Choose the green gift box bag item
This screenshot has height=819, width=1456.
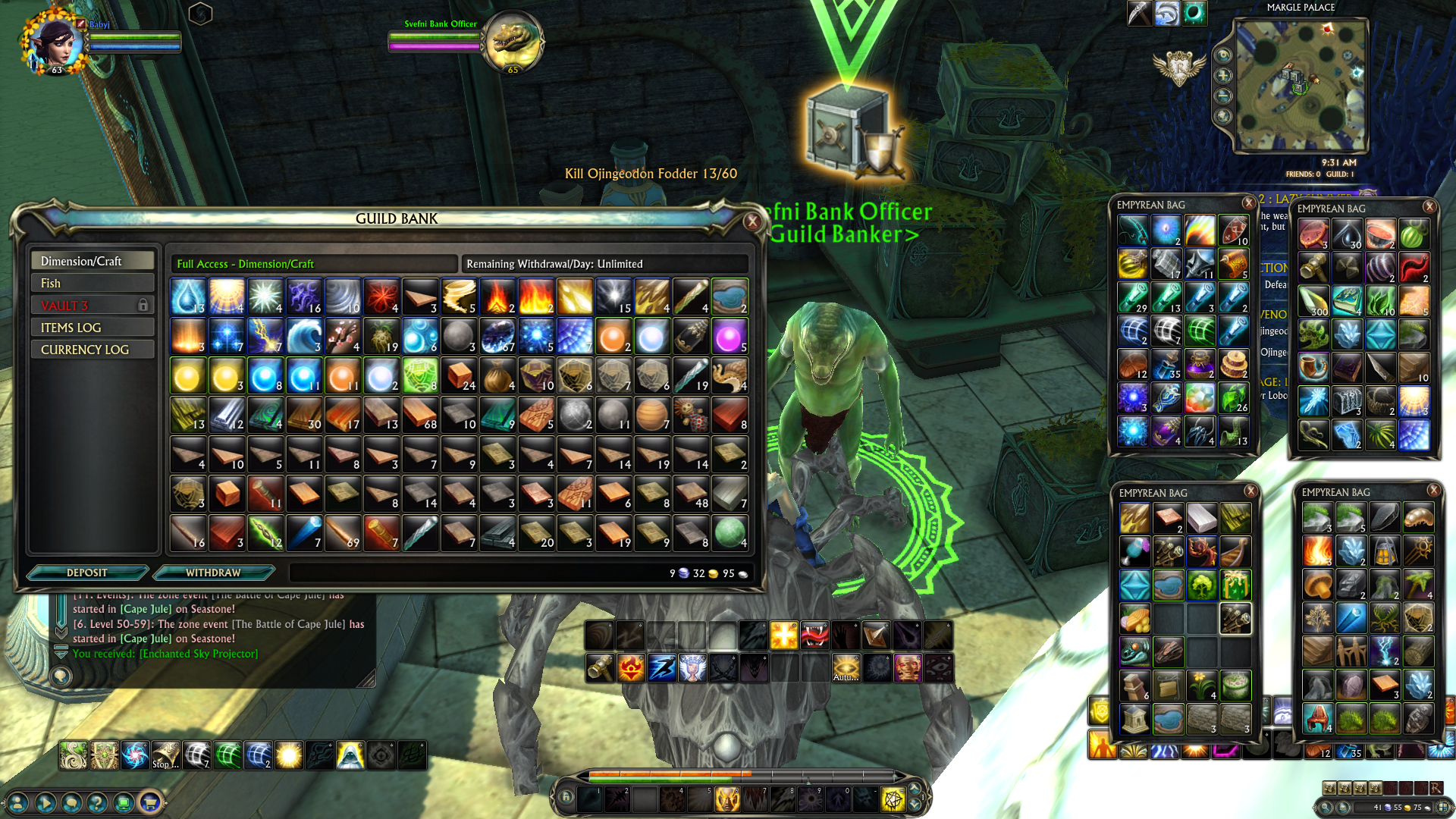click(x=1235, y=585)
